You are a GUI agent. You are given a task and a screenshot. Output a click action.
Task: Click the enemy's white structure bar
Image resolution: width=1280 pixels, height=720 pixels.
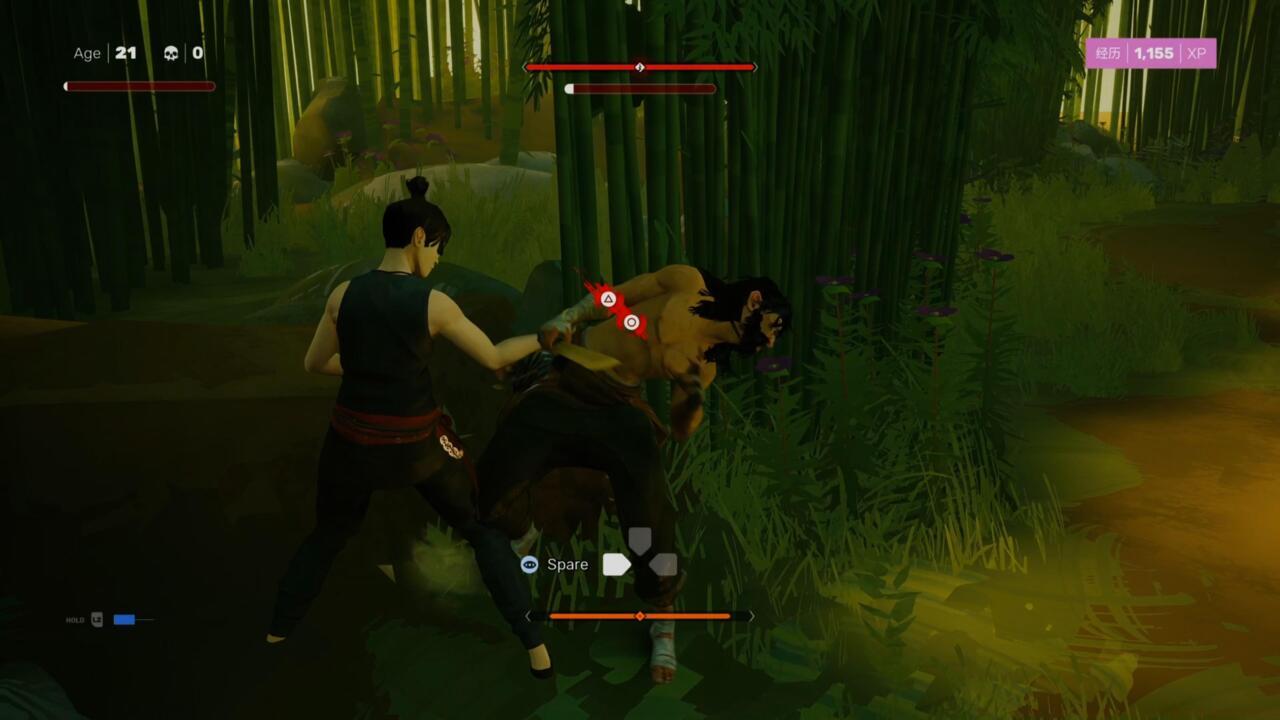640,89
